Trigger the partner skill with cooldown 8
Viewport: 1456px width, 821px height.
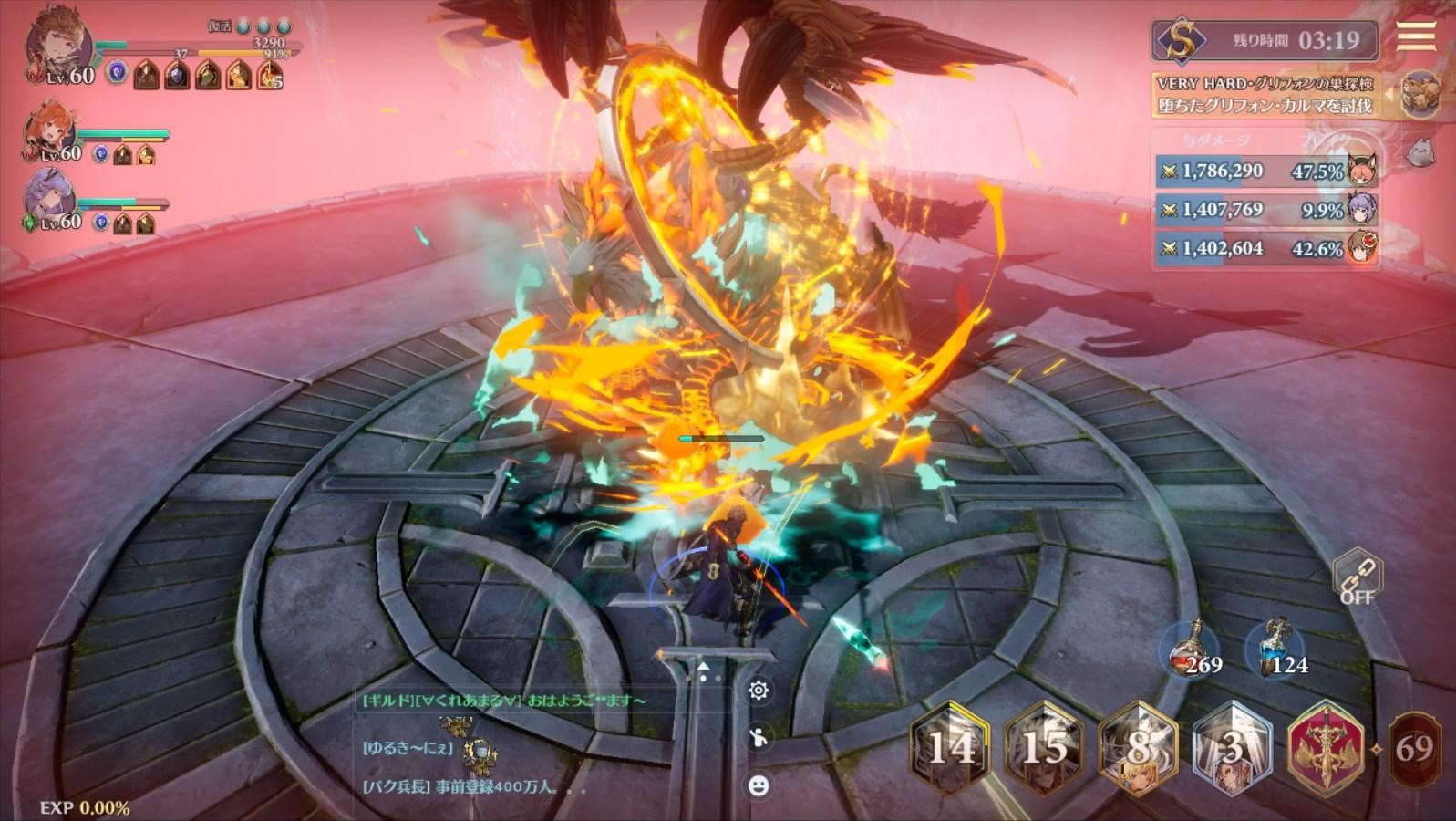[x=1138, y=748]
